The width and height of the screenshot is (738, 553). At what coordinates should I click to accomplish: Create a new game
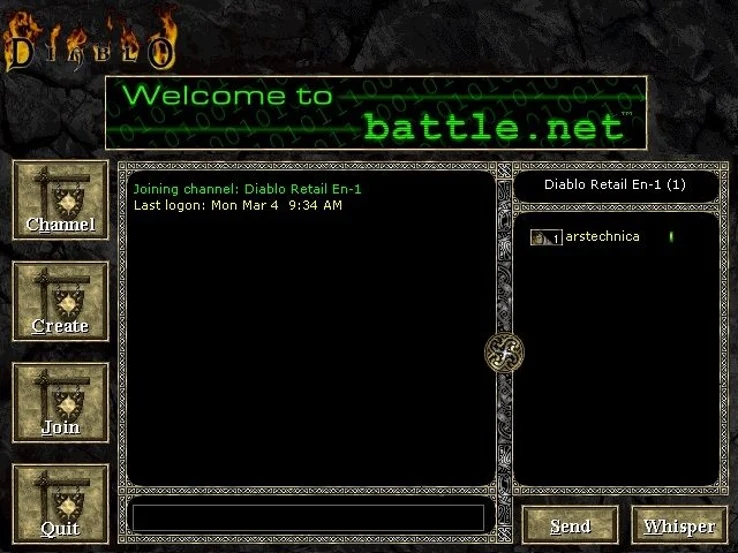tap(60, 302)
